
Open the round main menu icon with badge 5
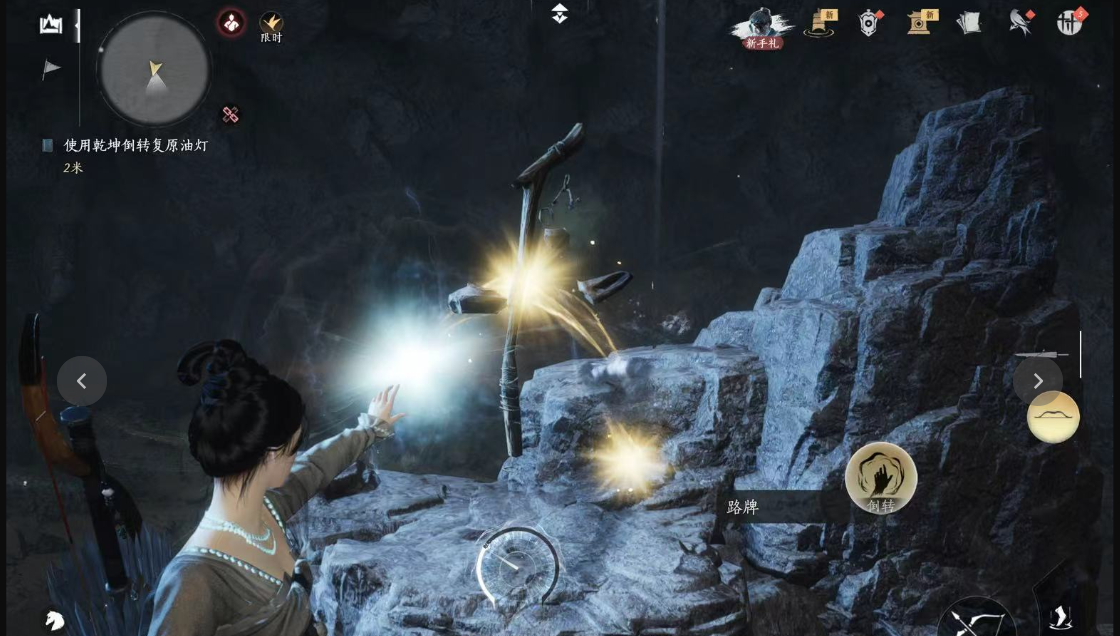tap(1070, 22)
